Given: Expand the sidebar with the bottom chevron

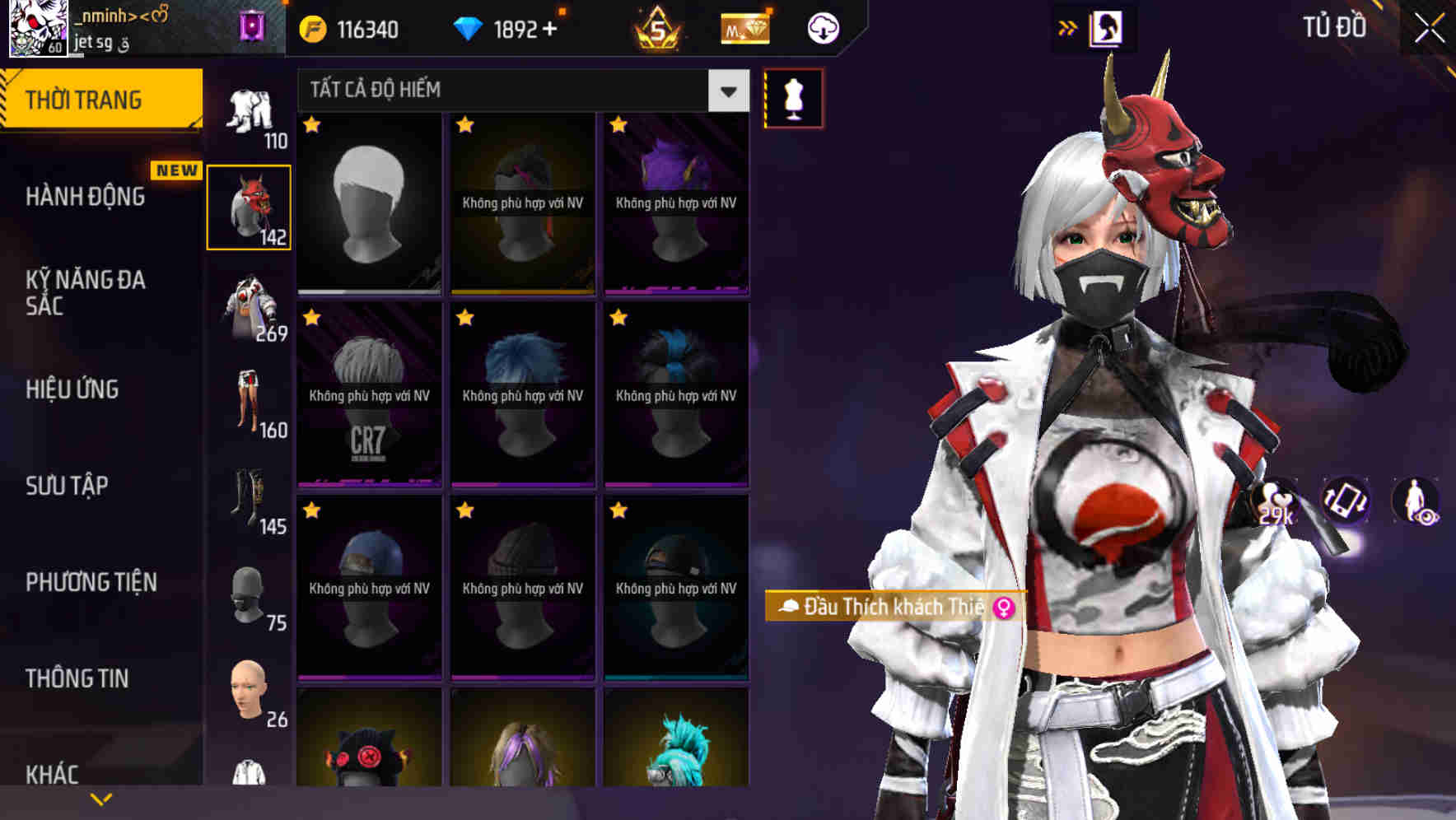Looking at the screenshot, I should (102, 797).
